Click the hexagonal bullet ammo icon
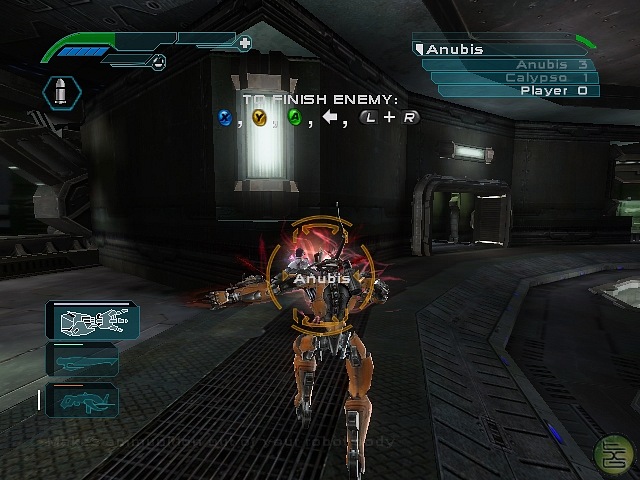This screenshot has height=480, width=640. [x=62, y=95]
